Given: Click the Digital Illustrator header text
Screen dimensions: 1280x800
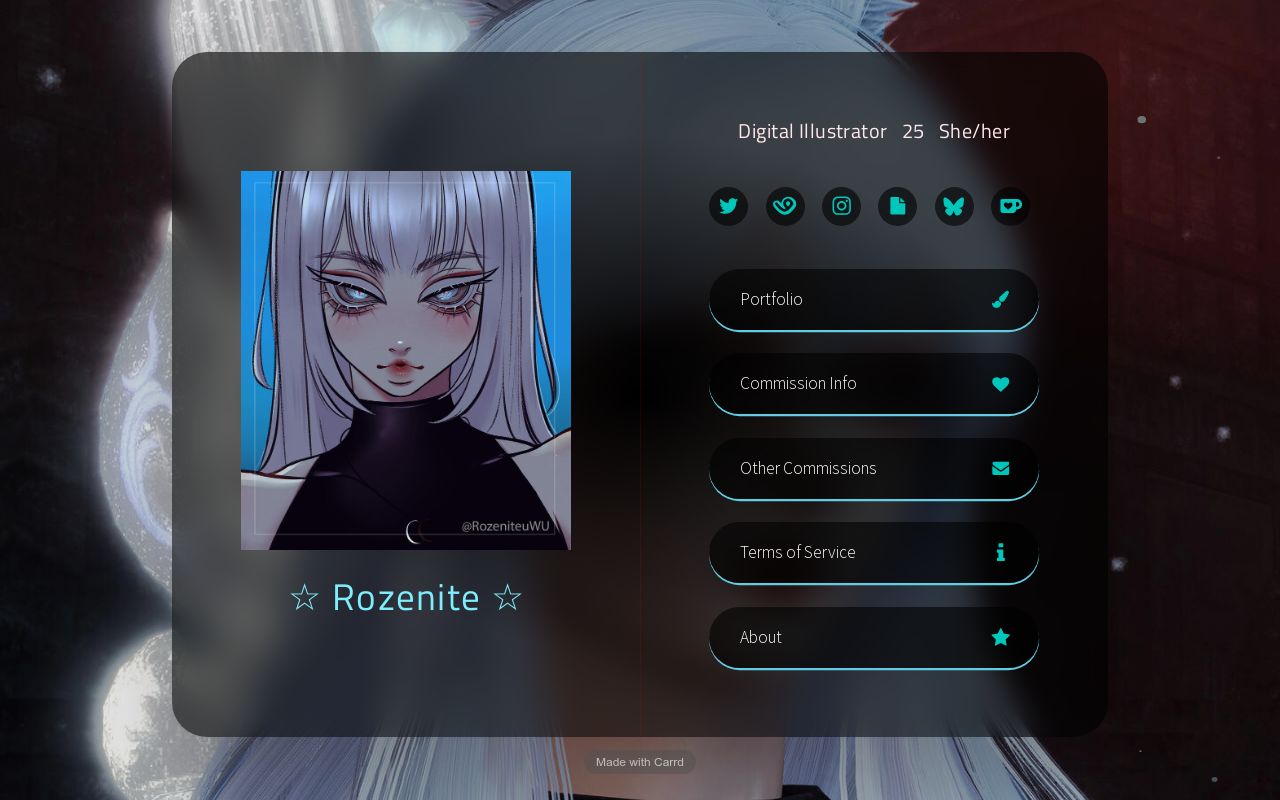Looking at the screenshot, I should pyautogui.click(x=812, y=131).
